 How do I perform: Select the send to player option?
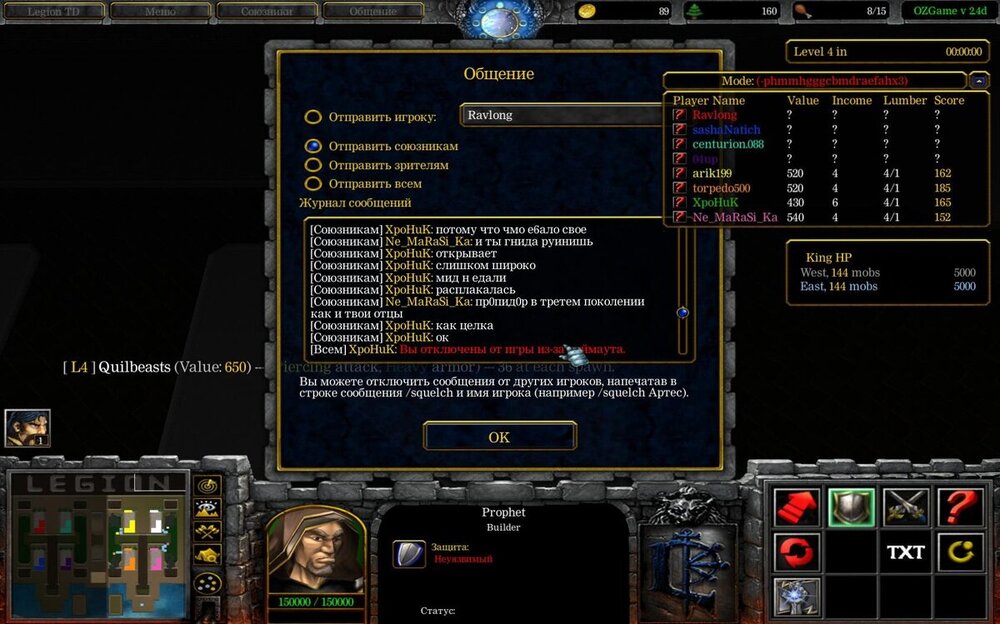[313, 117]
